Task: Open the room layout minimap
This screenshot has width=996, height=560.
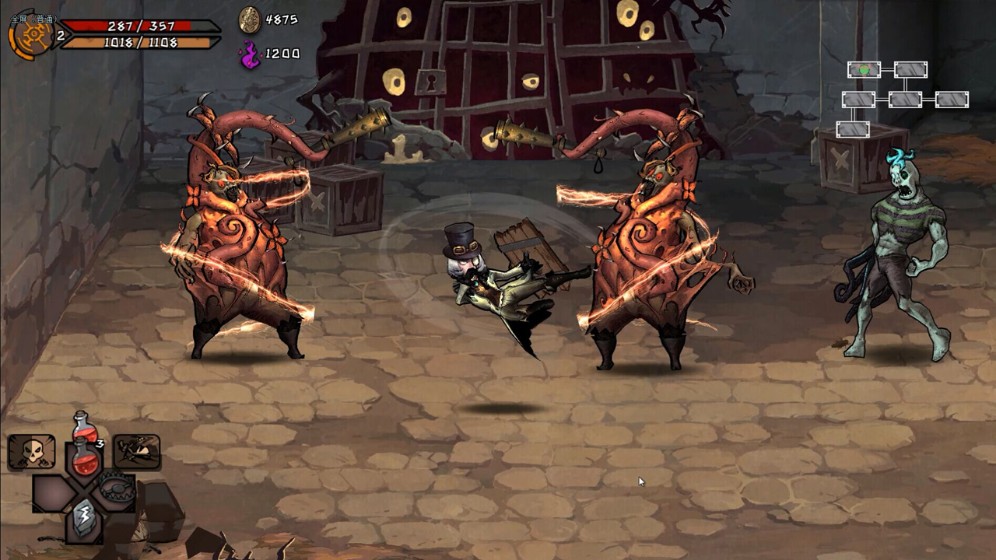Action: [904, 98]
